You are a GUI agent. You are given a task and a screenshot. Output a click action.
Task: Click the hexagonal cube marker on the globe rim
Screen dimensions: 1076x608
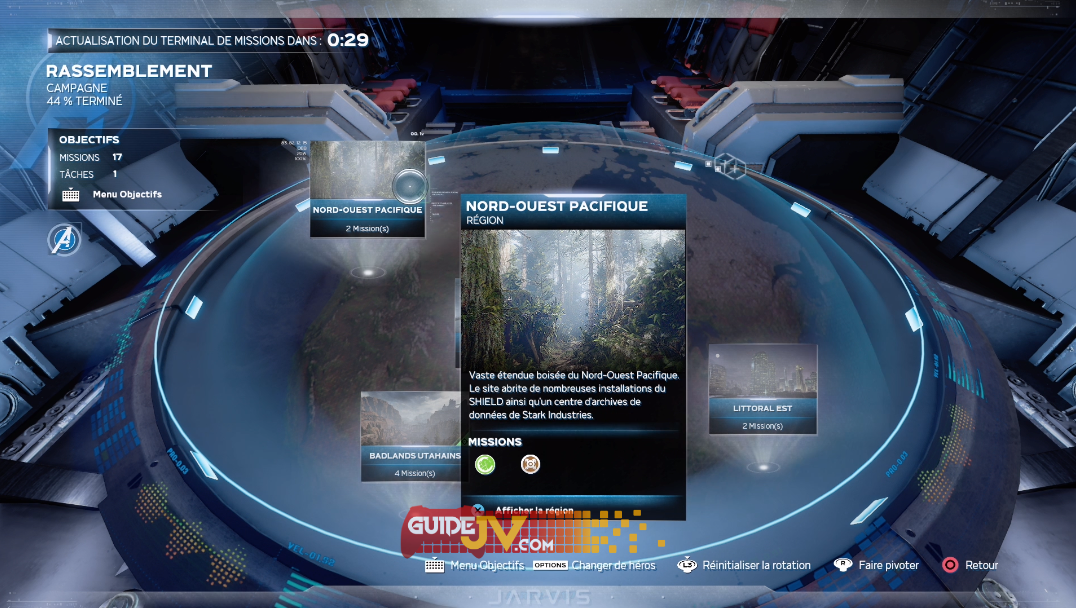click(732, 167)
